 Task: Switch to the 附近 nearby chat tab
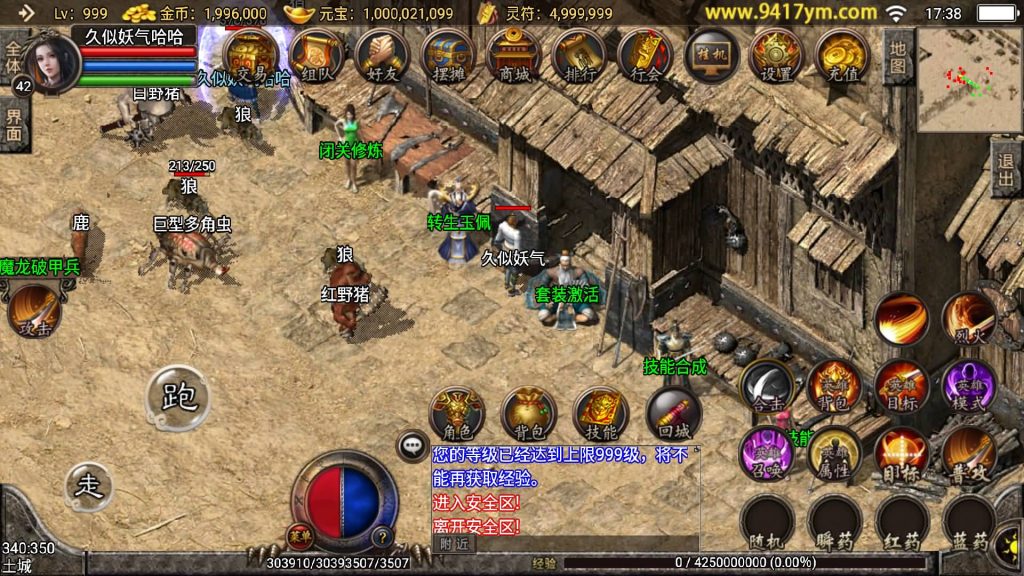tap(454, 543)
